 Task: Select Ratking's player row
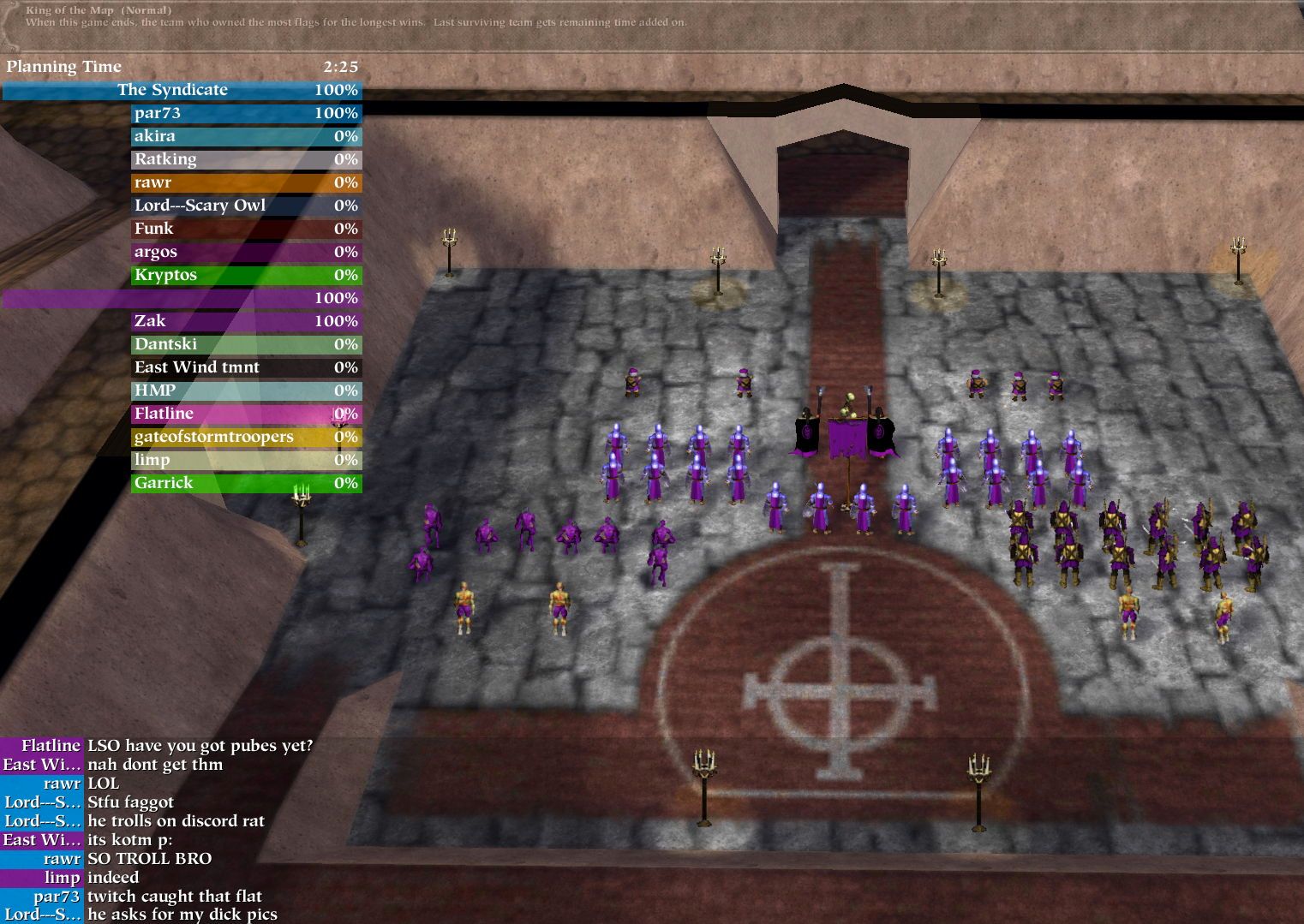246,159
